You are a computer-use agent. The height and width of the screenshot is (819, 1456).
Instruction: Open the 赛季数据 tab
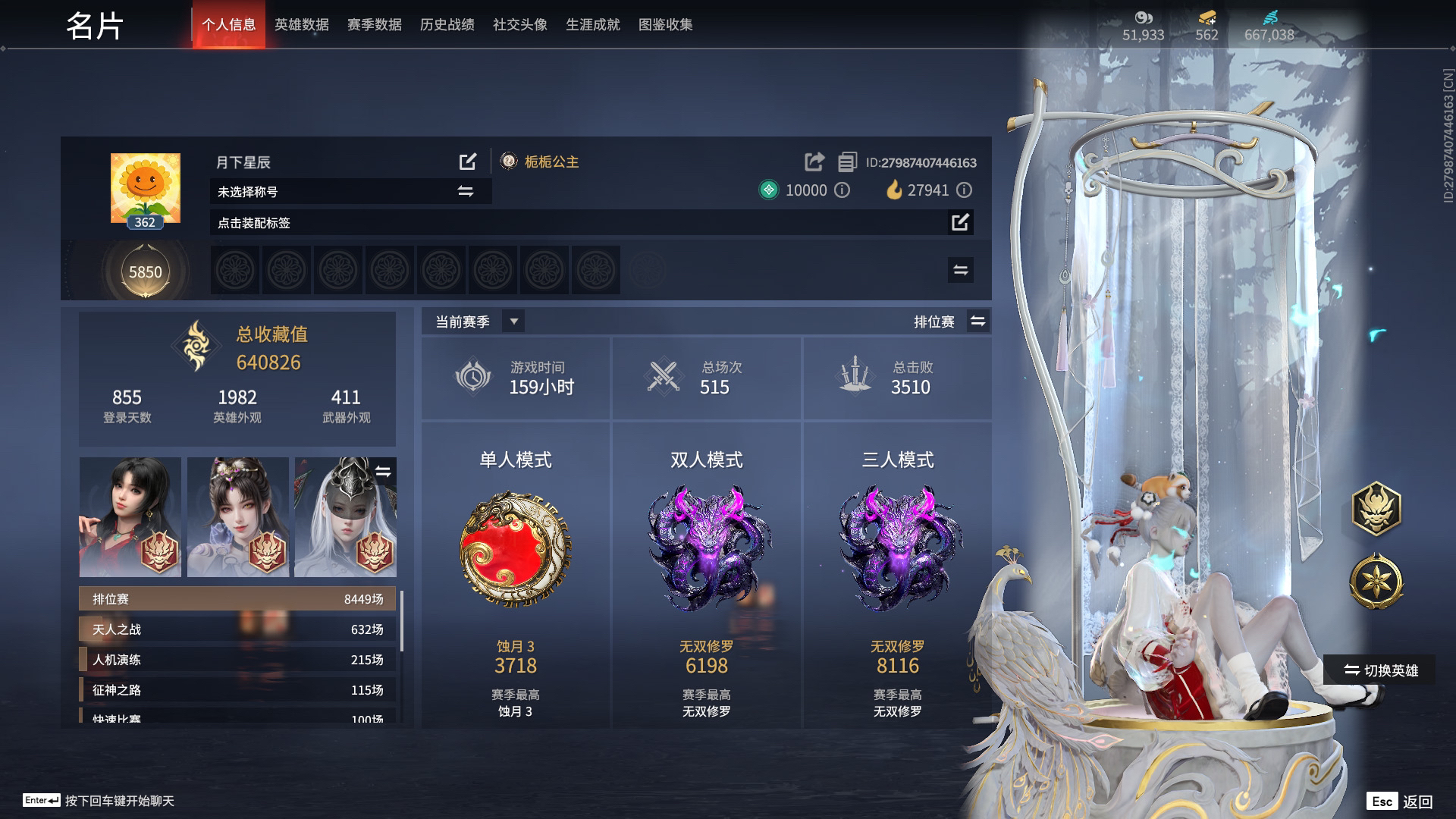pyautogui.click(x=374, y=25)
